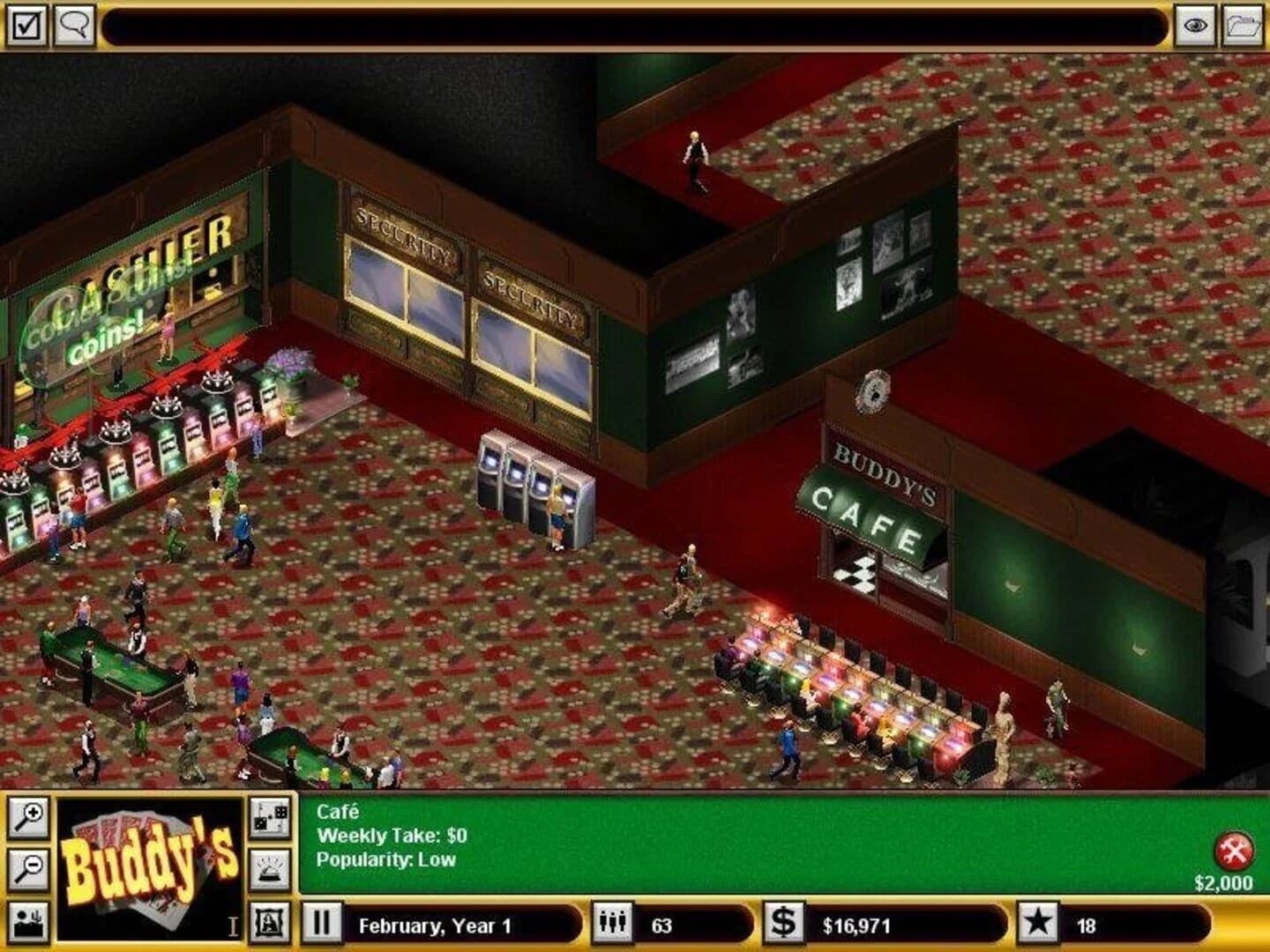Select the zoom out magnifier tool
The image size is (1270, 952).
tap(28, 866)
